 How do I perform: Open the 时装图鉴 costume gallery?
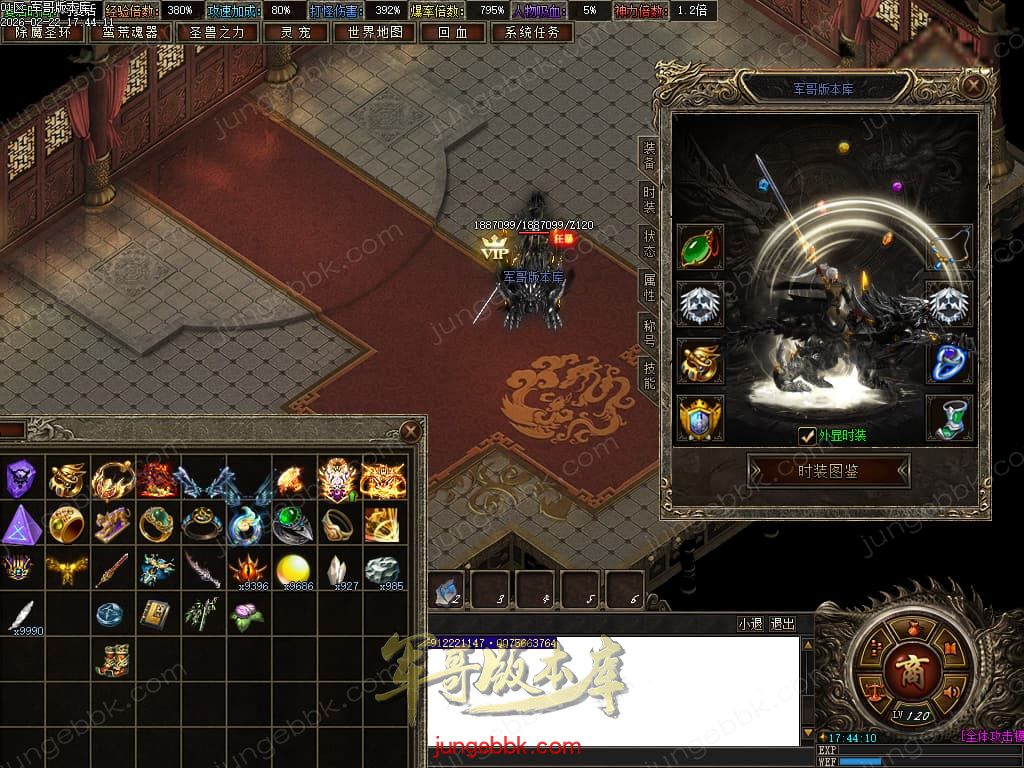coord(828,471)
